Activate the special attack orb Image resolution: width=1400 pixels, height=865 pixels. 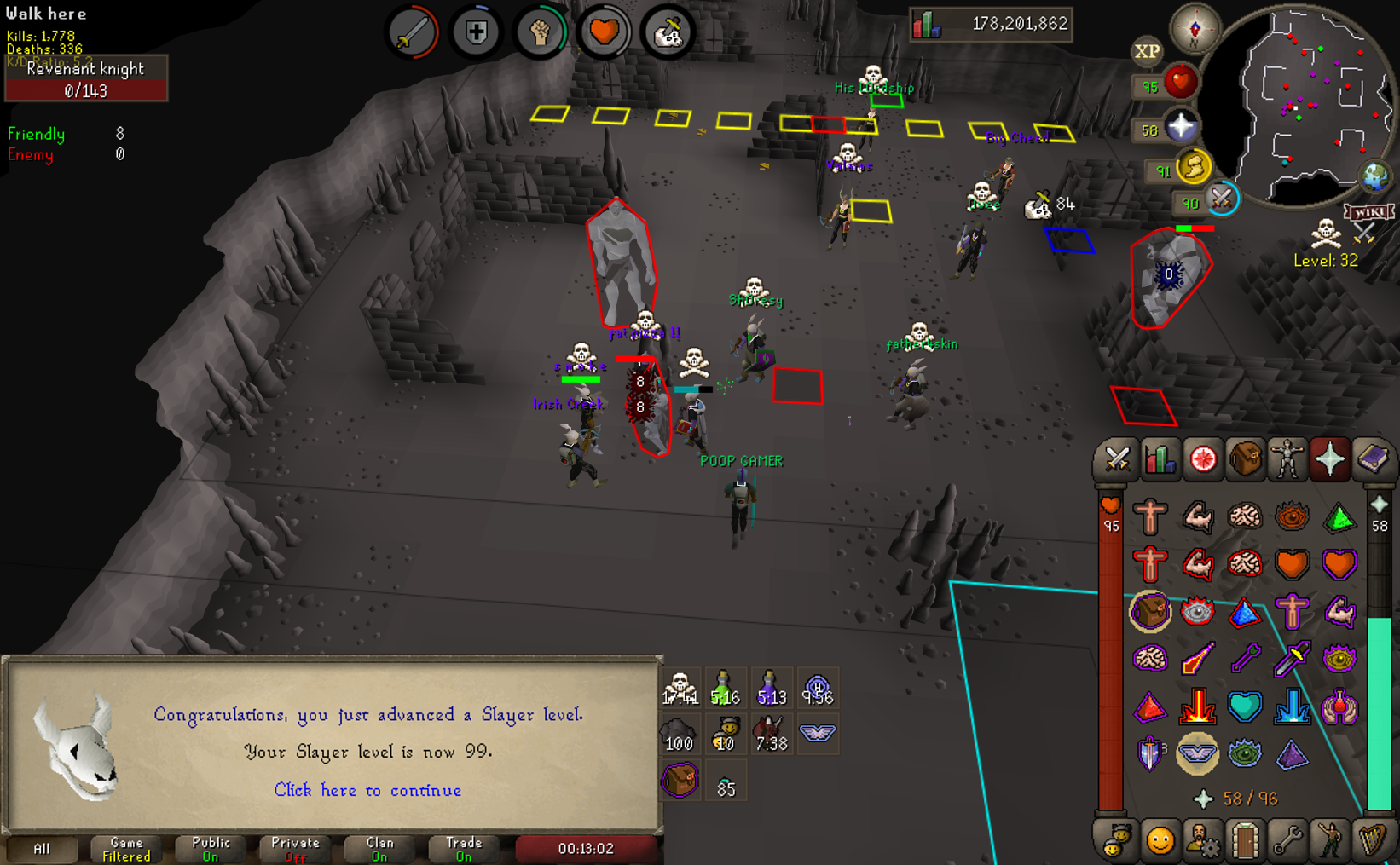[x=1221, y=199]
